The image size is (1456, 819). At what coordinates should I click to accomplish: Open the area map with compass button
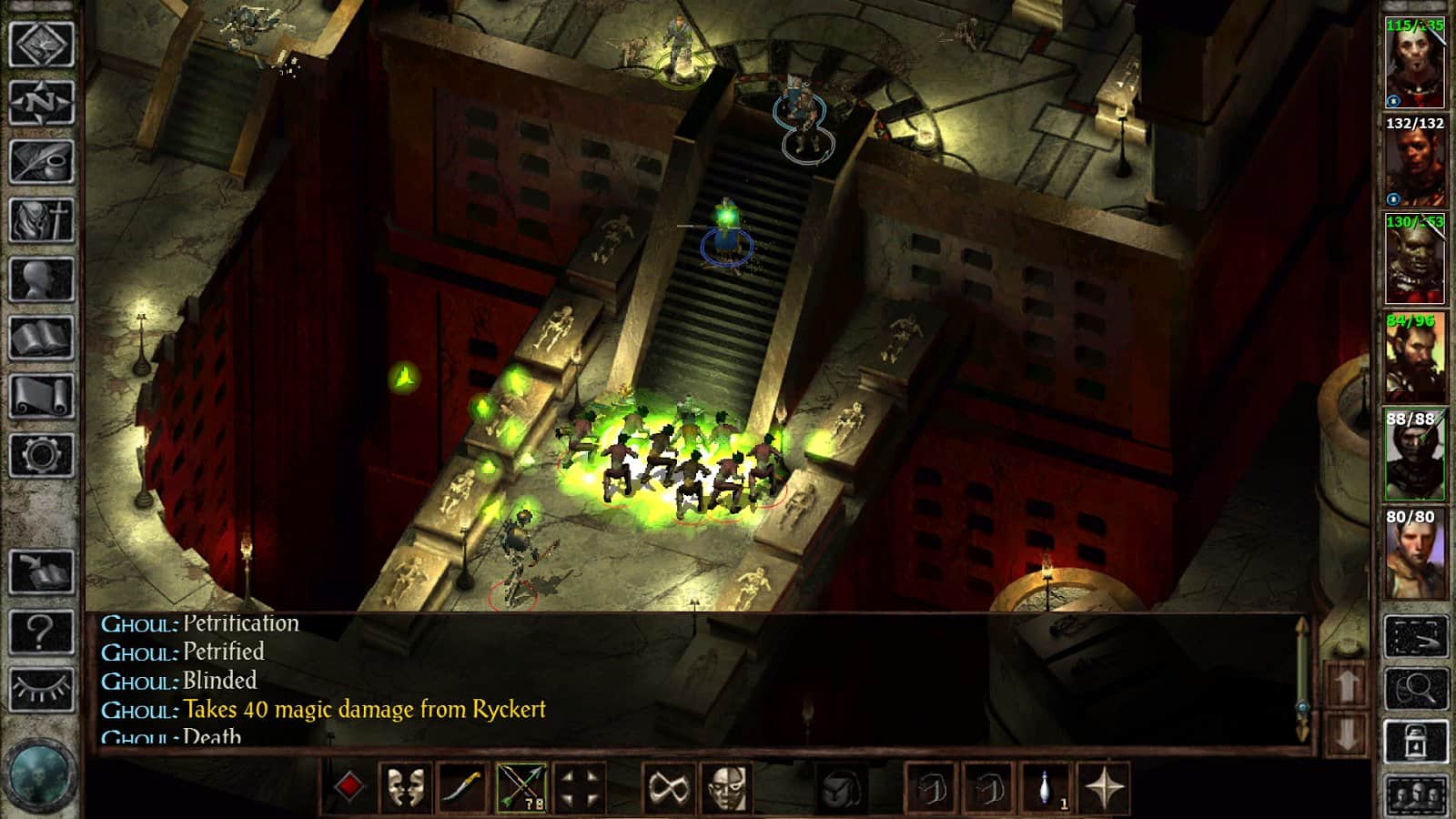[41, 102]
